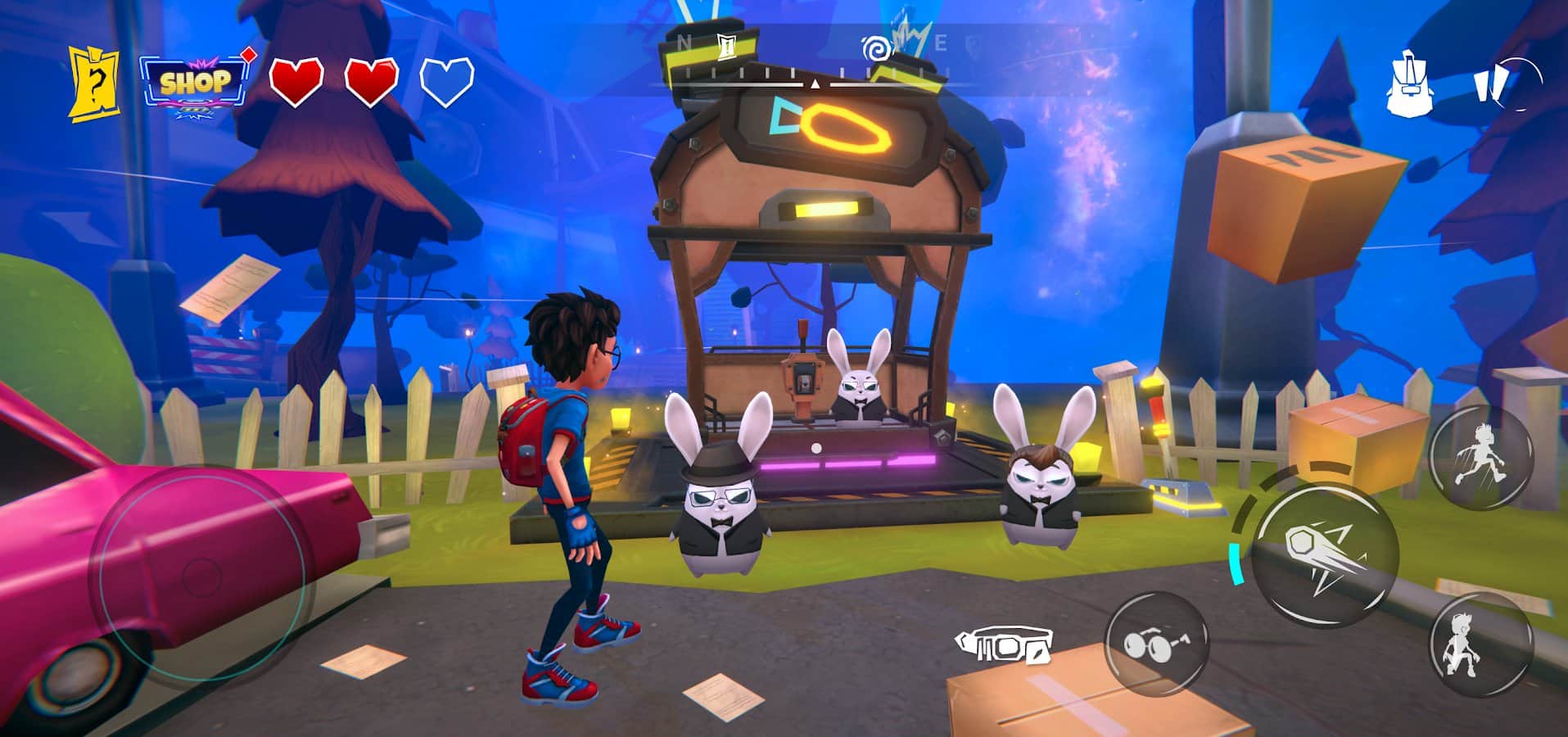The image size is (1568, 737).
Task: Tap the sprint running-figure button
Action: (x=1480, y=458)
